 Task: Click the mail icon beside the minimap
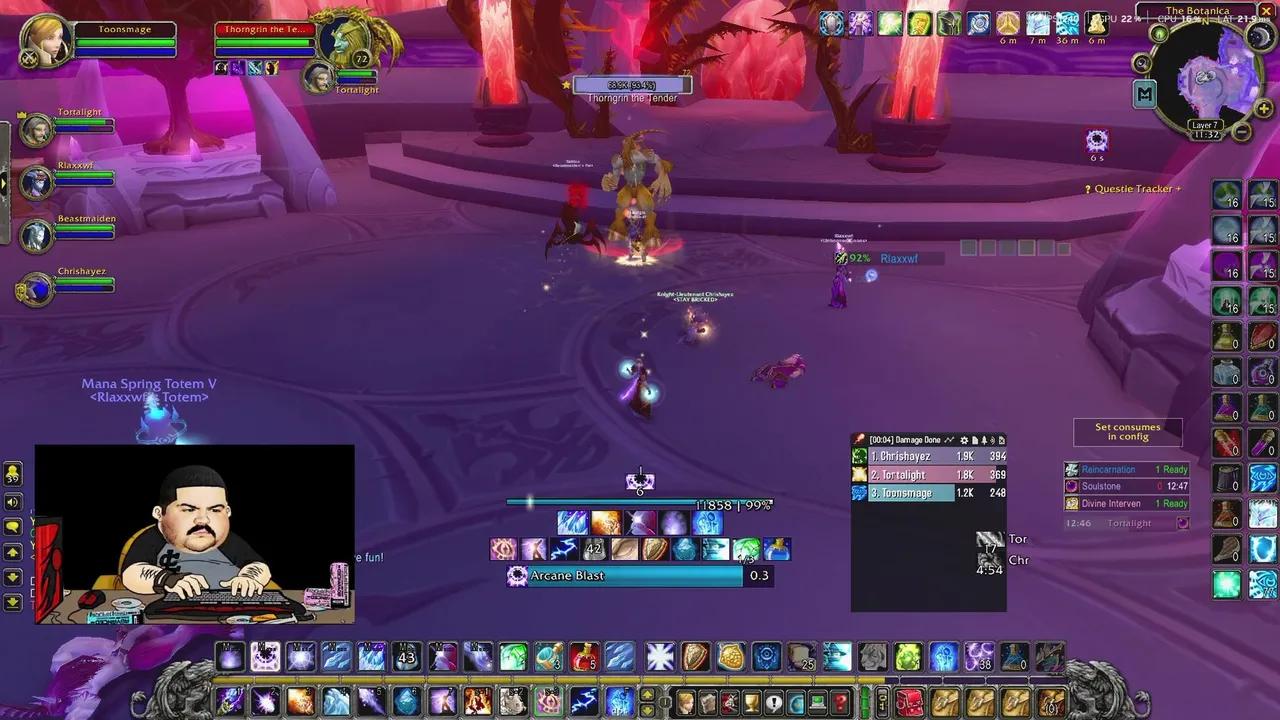pos(1159,35)
